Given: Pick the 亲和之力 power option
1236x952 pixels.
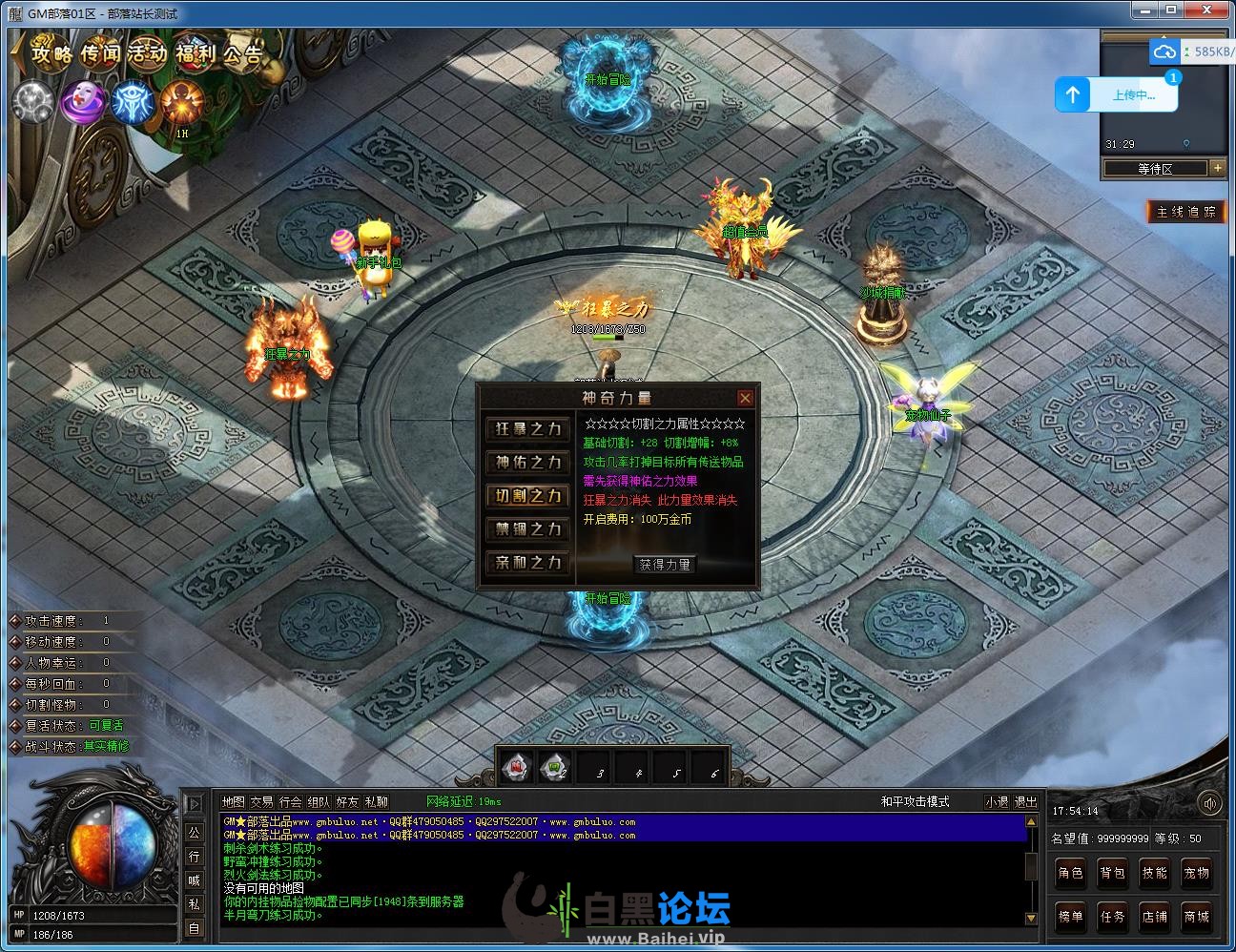Looking at the screenshot, I should tap(528, 563).
